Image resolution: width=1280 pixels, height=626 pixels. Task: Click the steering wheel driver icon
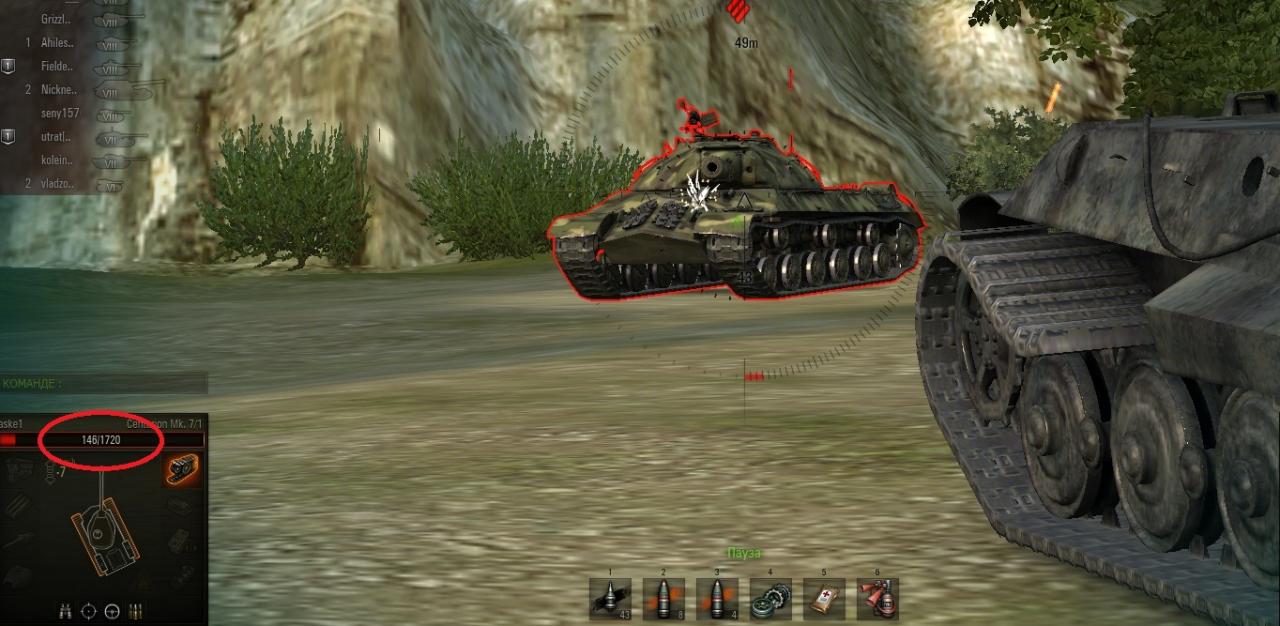(x=112, y=610)
